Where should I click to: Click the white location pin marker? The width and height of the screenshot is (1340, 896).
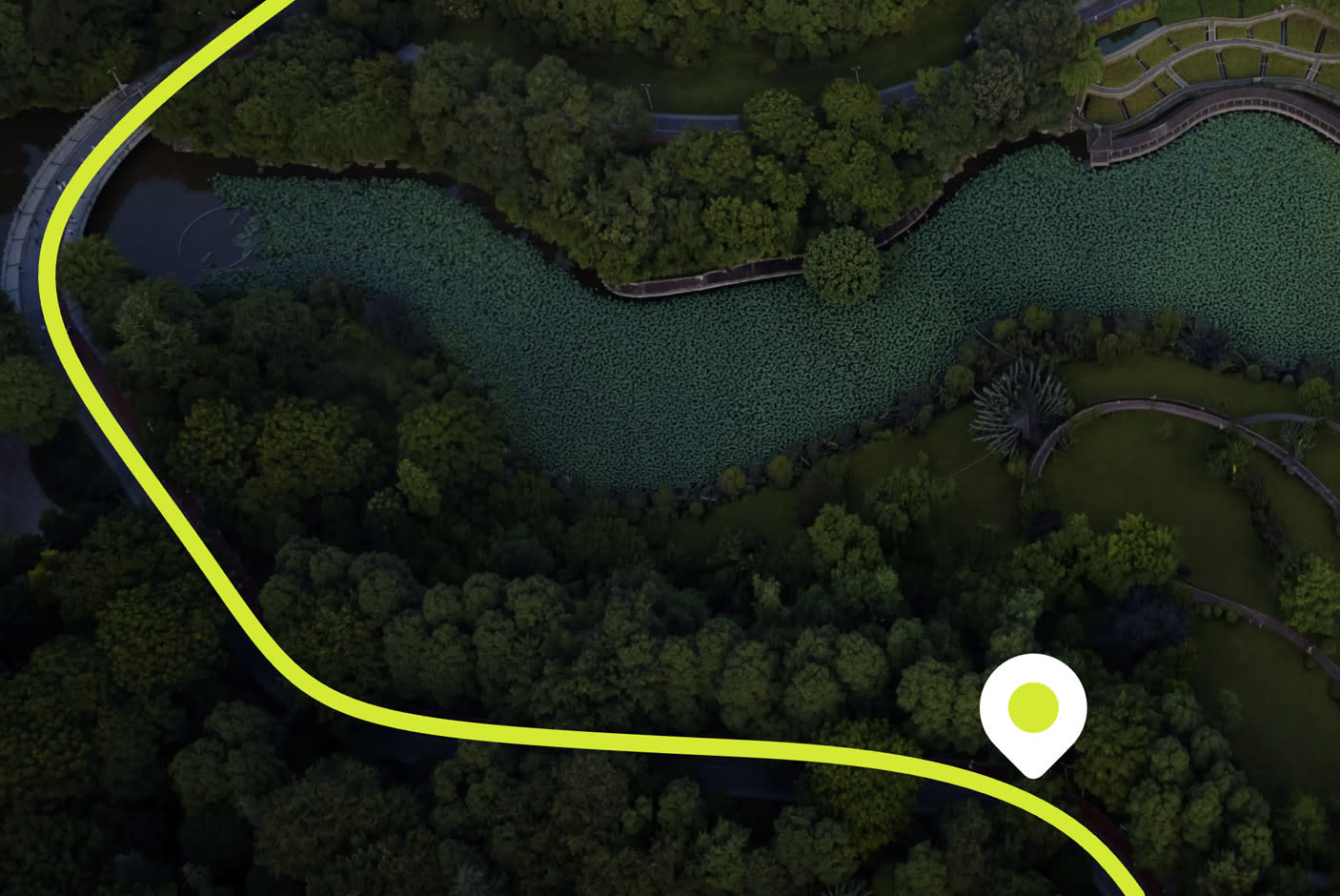1033,709
